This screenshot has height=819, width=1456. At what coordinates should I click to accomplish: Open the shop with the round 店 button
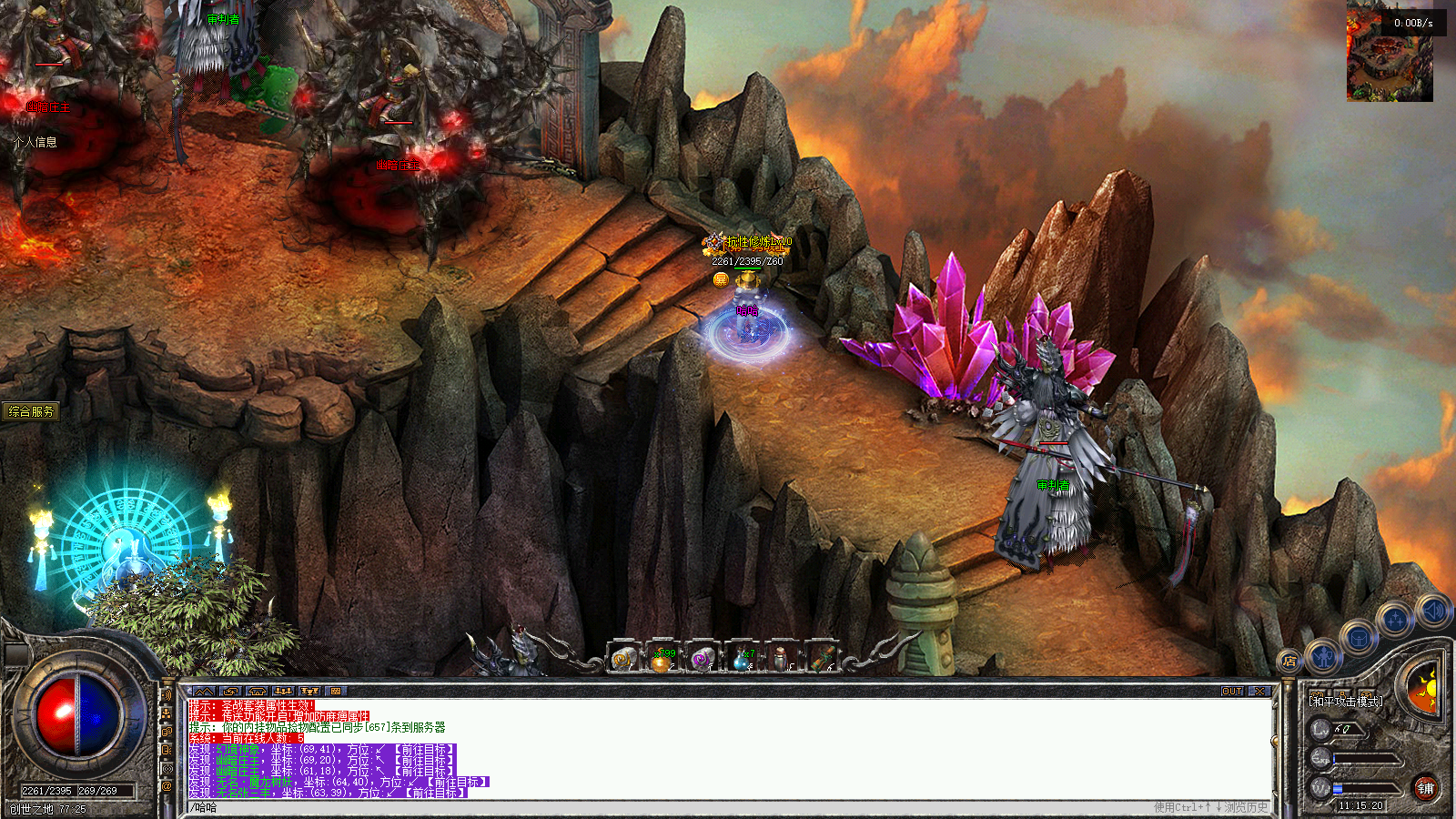point(1289,662)
